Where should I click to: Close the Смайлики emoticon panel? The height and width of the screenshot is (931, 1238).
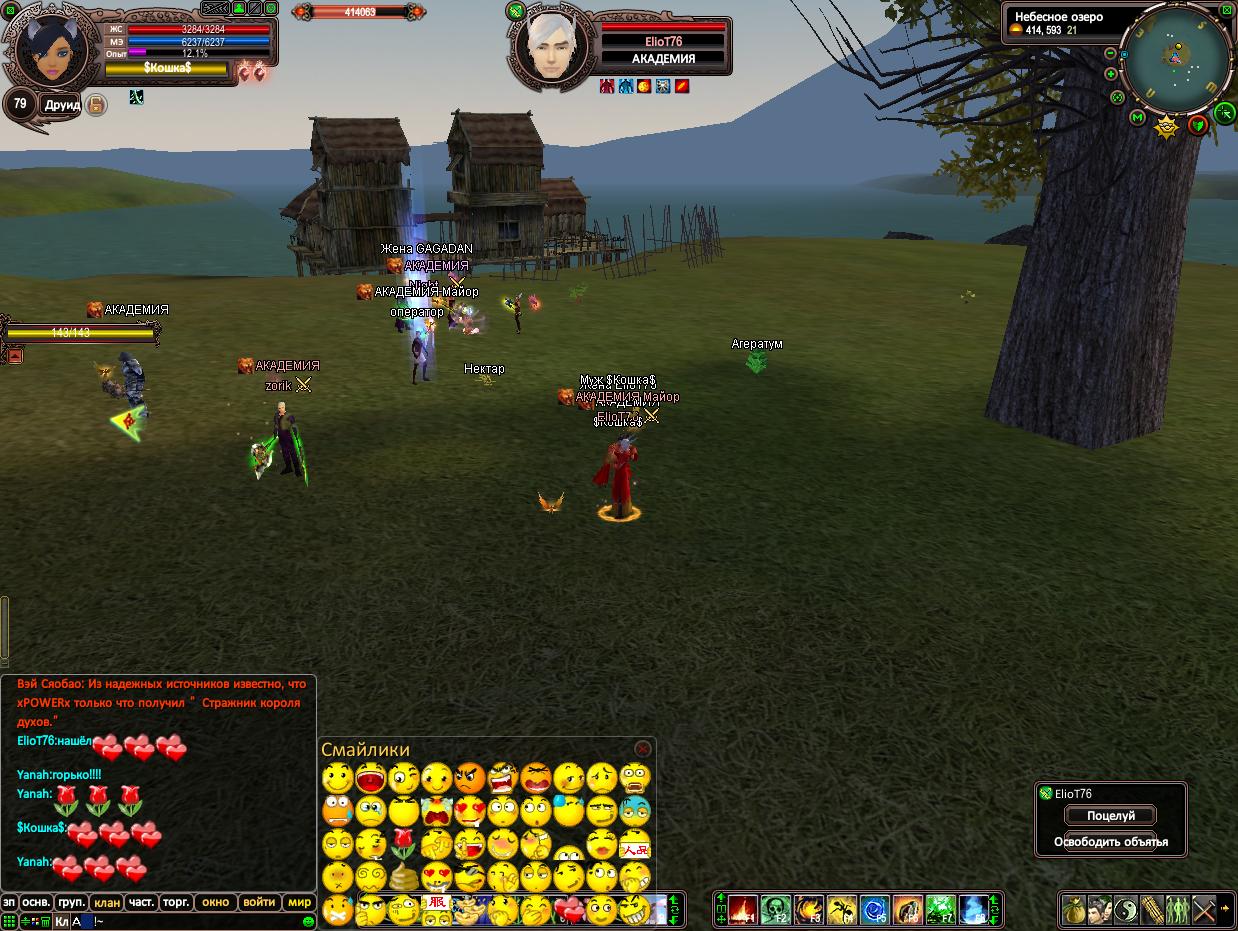click(x=643, y=749)
